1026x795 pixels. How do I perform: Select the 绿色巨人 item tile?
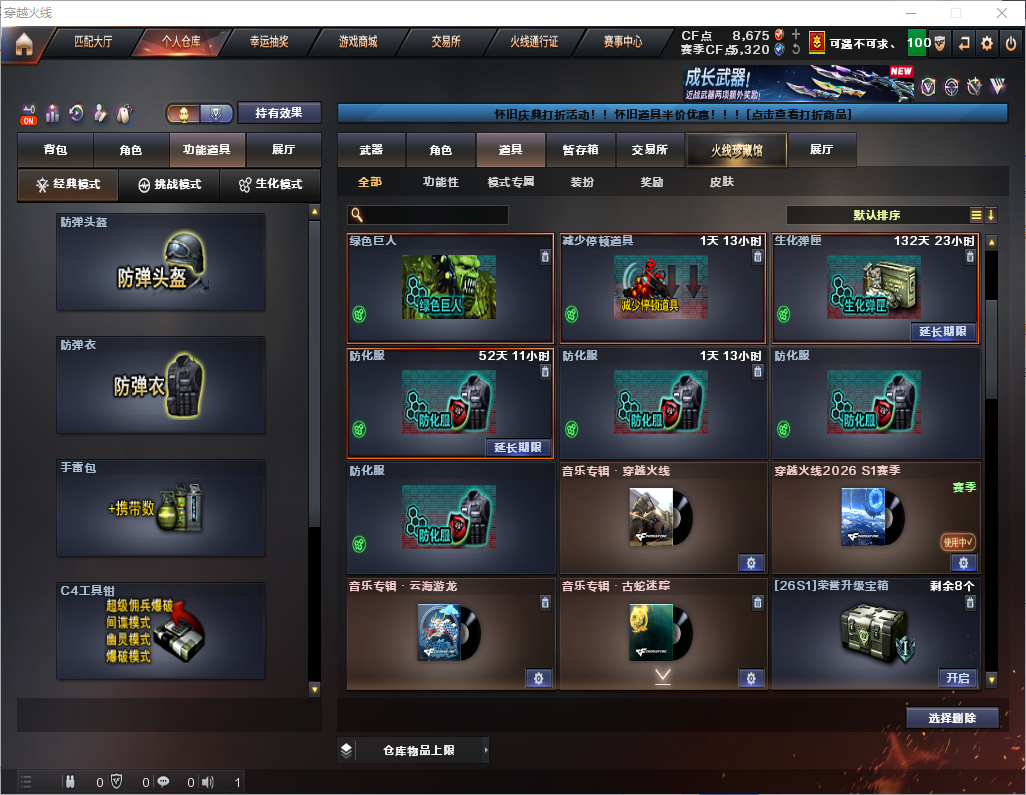tap(449, 289)
